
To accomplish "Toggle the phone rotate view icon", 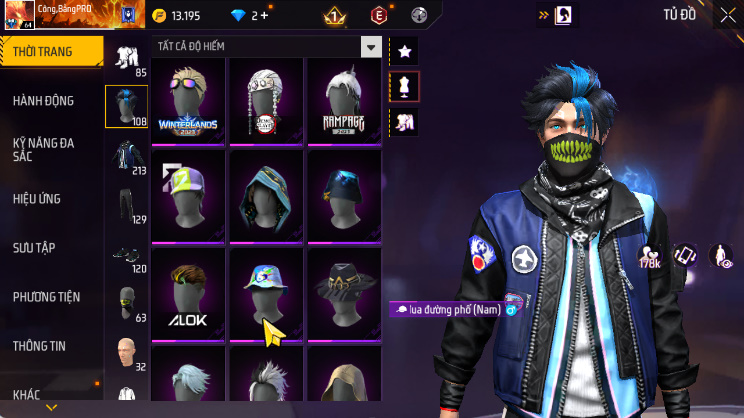I will coord(685,256).
